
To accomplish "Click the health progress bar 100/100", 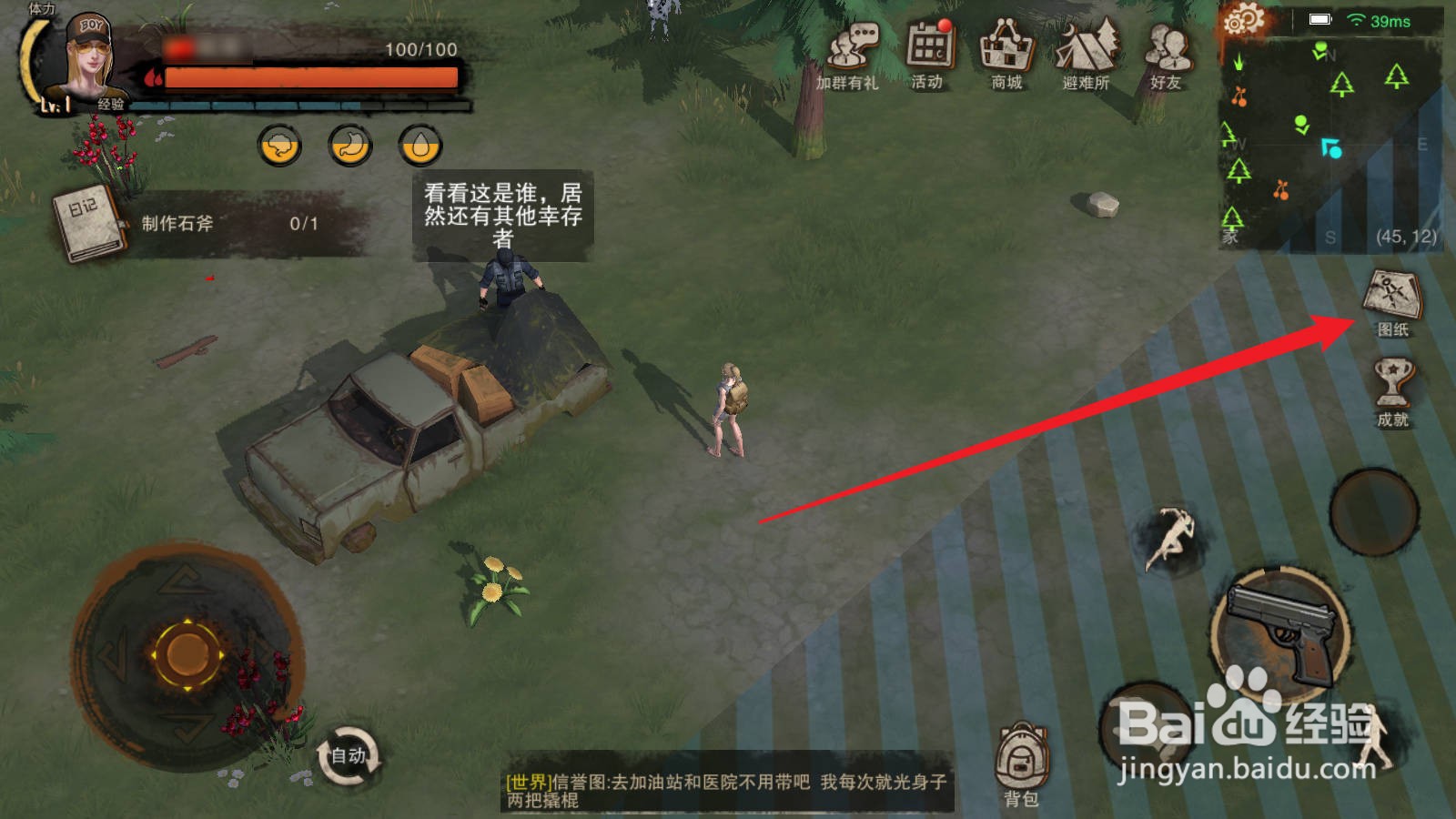I will point(300,77).
